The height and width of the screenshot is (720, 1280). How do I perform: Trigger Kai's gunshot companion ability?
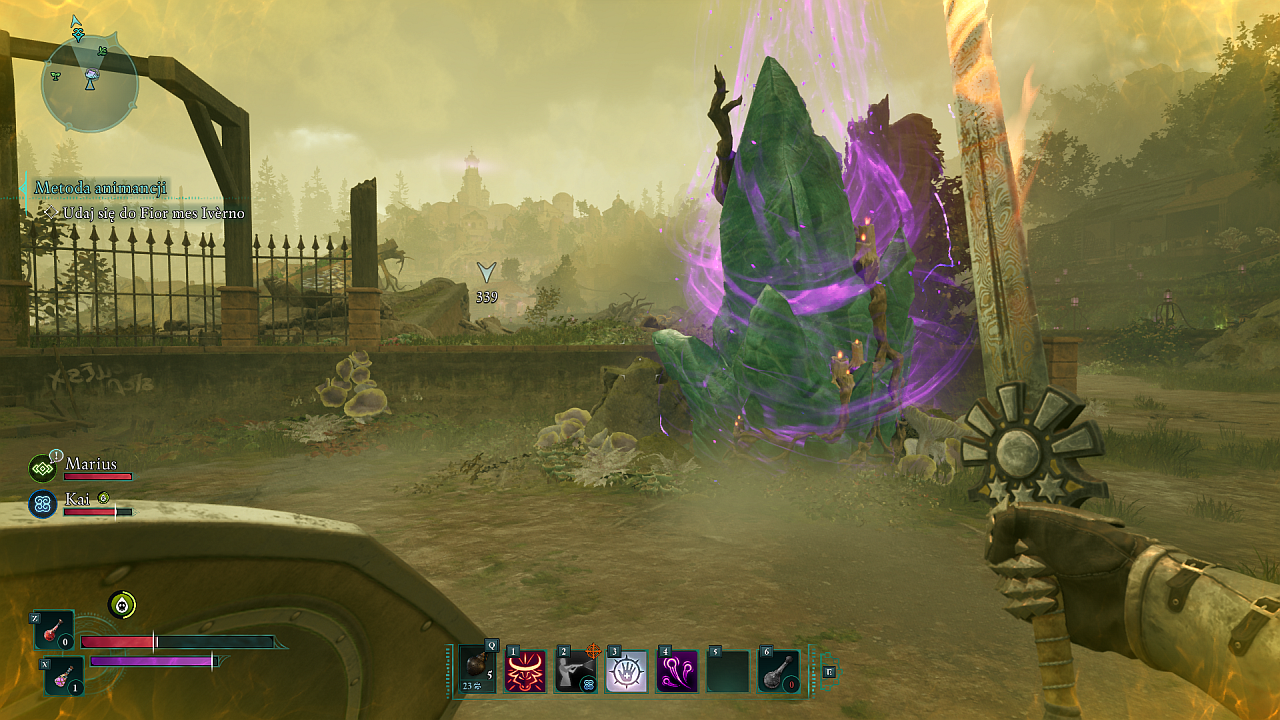coord(577,671)
